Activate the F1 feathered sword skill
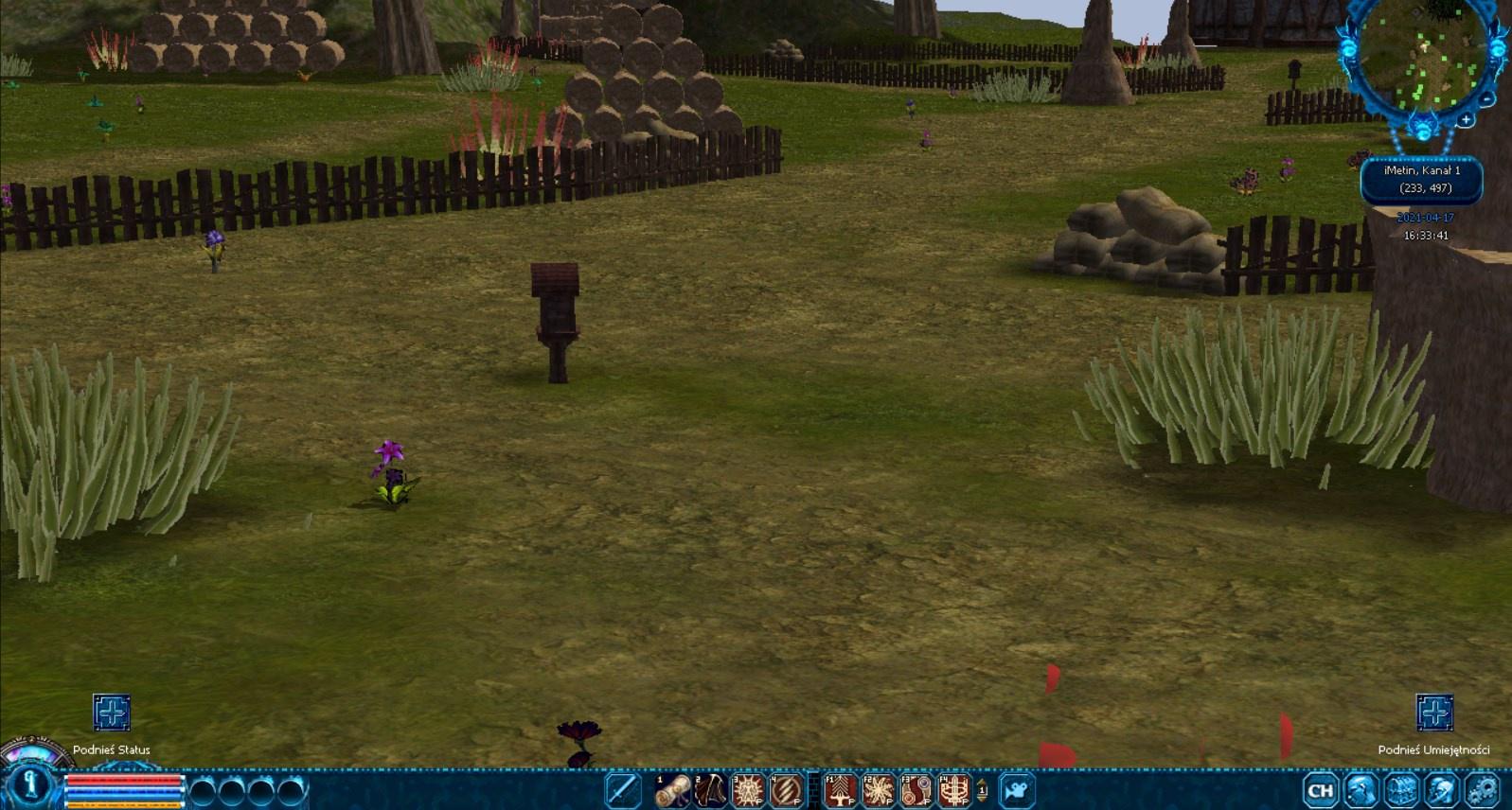 coord(841,790)
